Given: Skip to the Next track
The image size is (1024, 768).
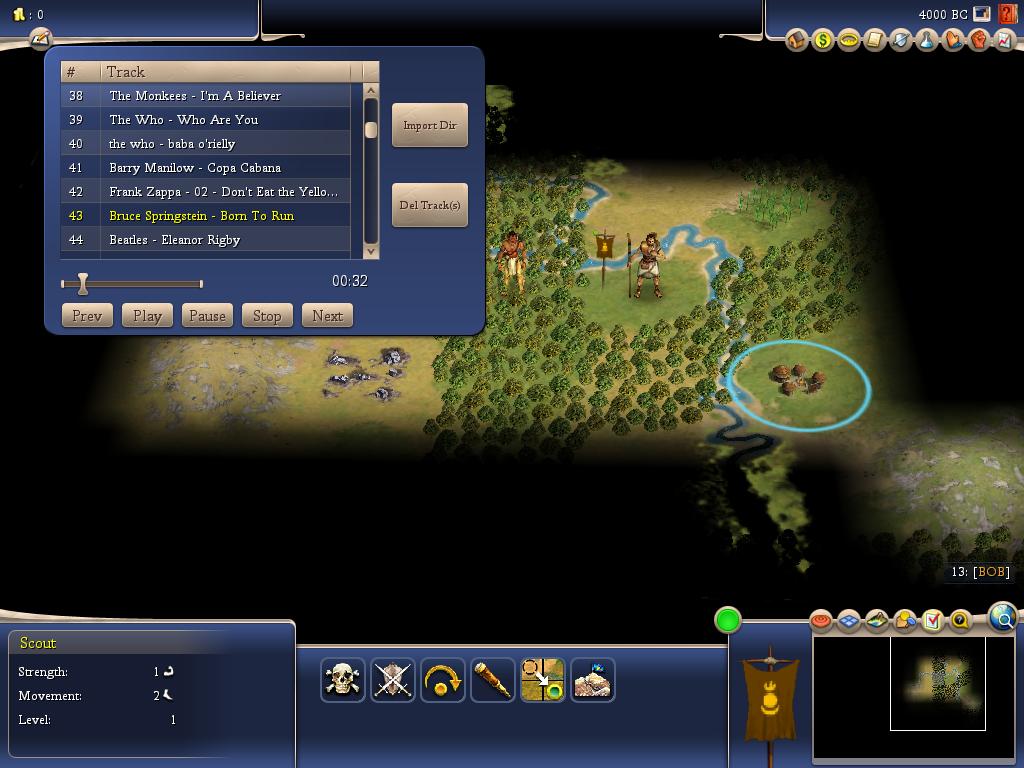Looking at the screenshot, I should click(x=327, y=316).
